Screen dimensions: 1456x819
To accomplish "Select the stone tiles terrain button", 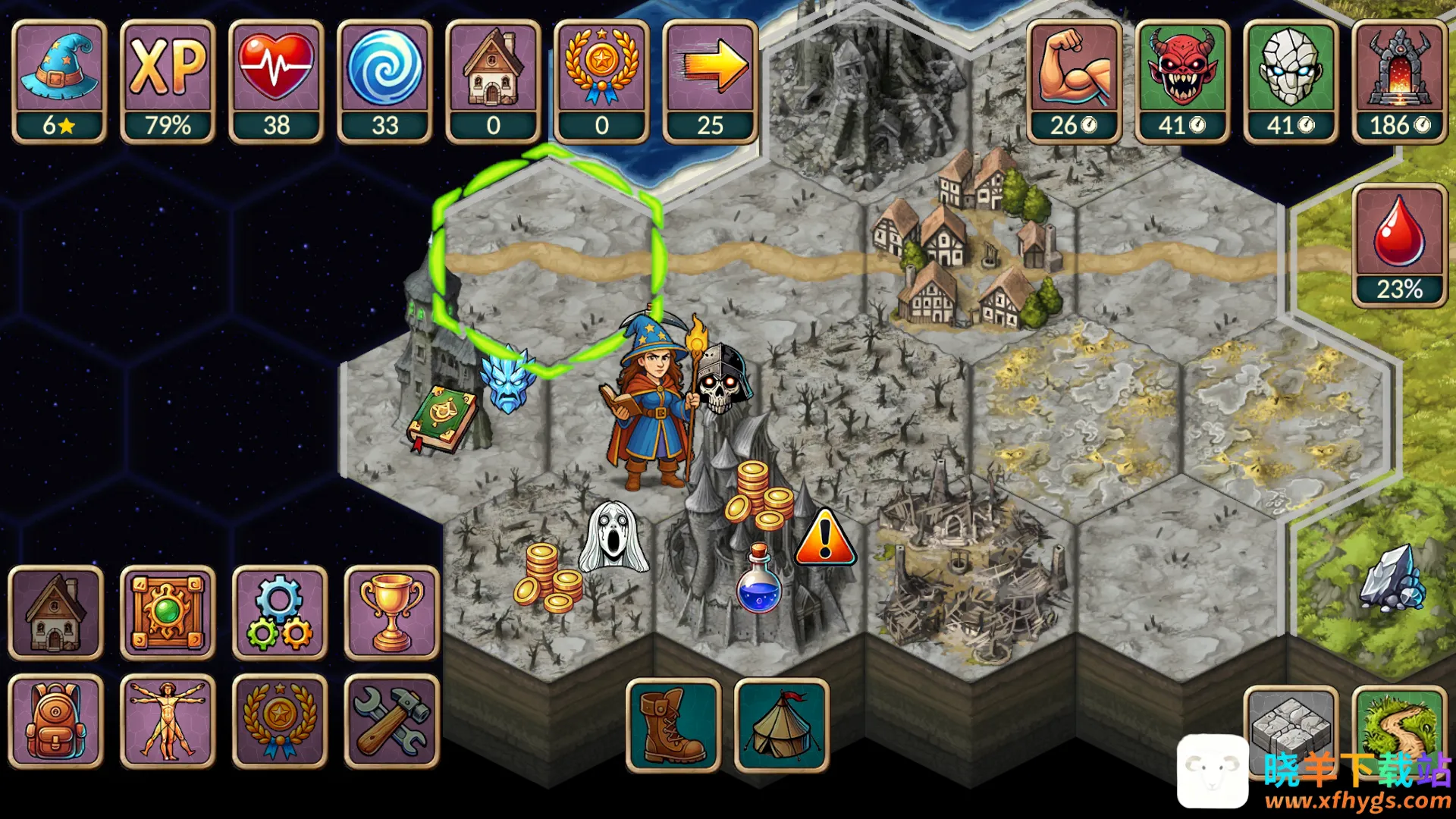I will (x=1291, y=724).
